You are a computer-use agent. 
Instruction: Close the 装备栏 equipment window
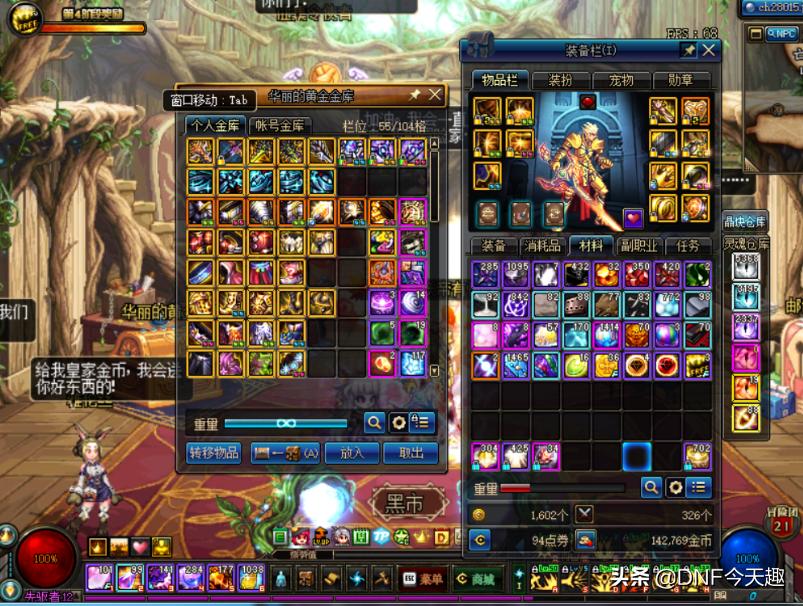[709, 50]
